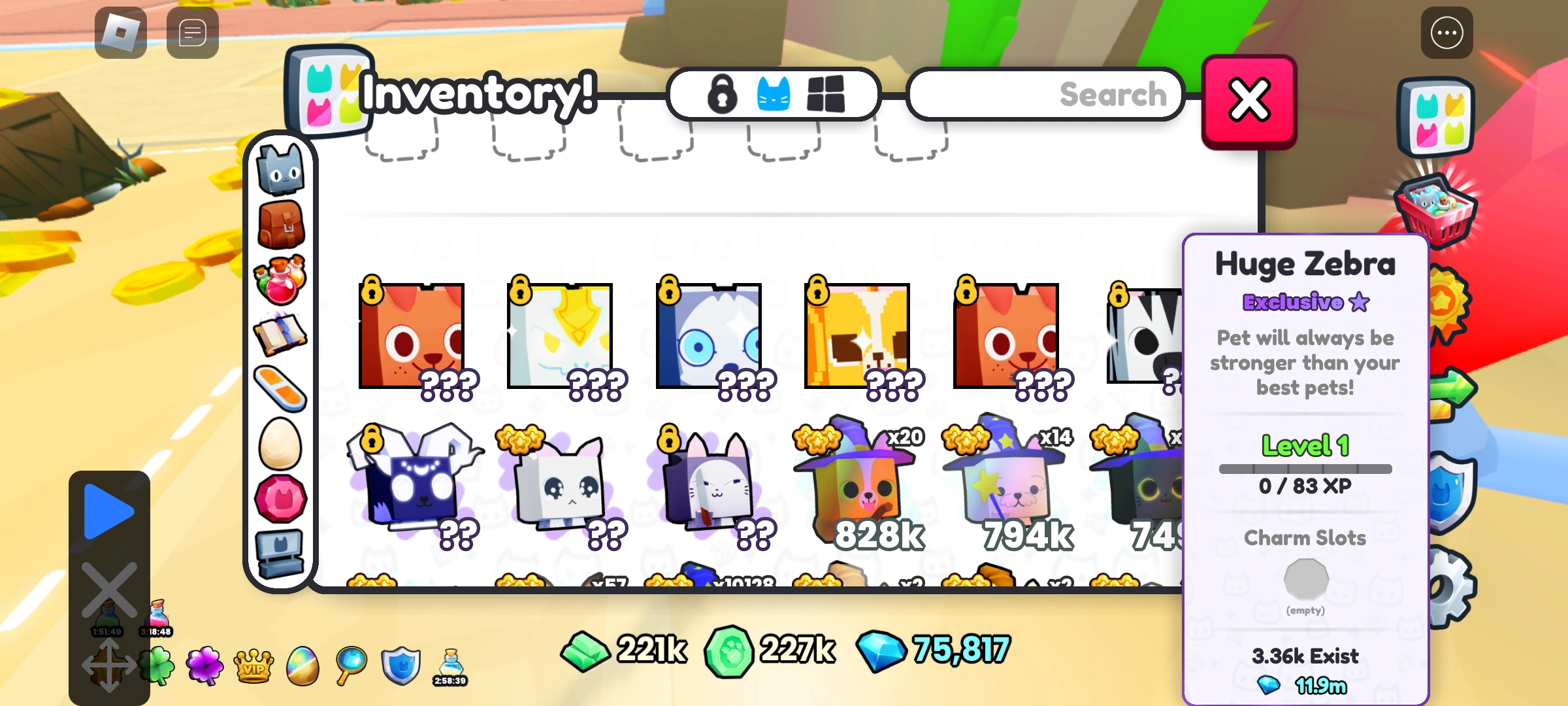This screenshot has height=706, width=1568.
Task: Enable the cat face filter toggle
Action: [x=773, y=95]
